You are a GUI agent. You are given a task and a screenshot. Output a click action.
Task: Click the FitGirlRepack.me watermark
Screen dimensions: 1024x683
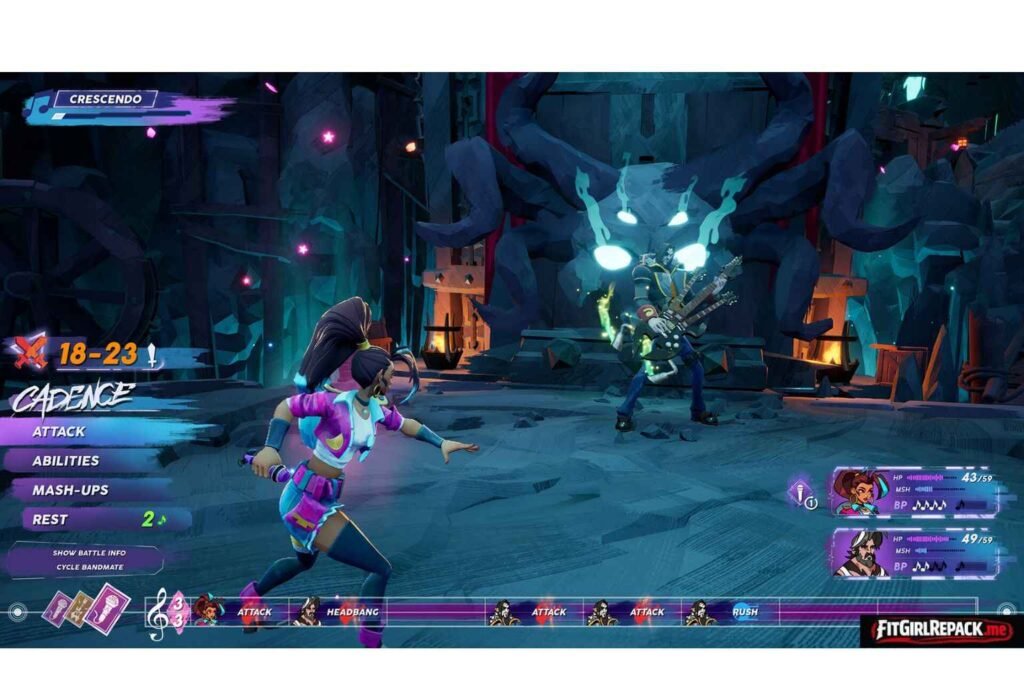pyautogui.click(x=937, y=630)
